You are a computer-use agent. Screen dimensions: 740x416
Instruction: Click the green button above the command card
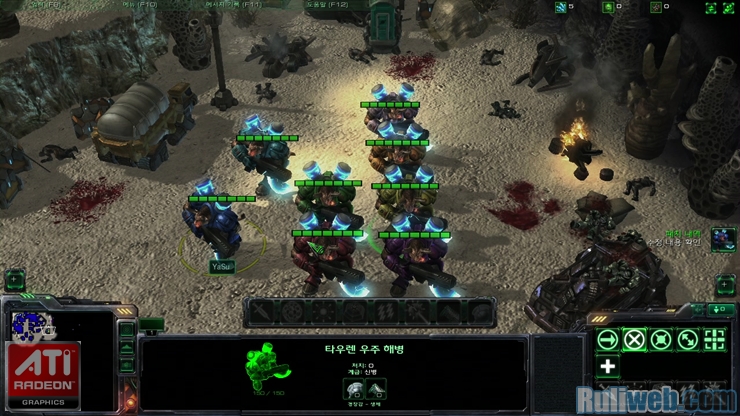pyautogui.click(x=722, y=310)
